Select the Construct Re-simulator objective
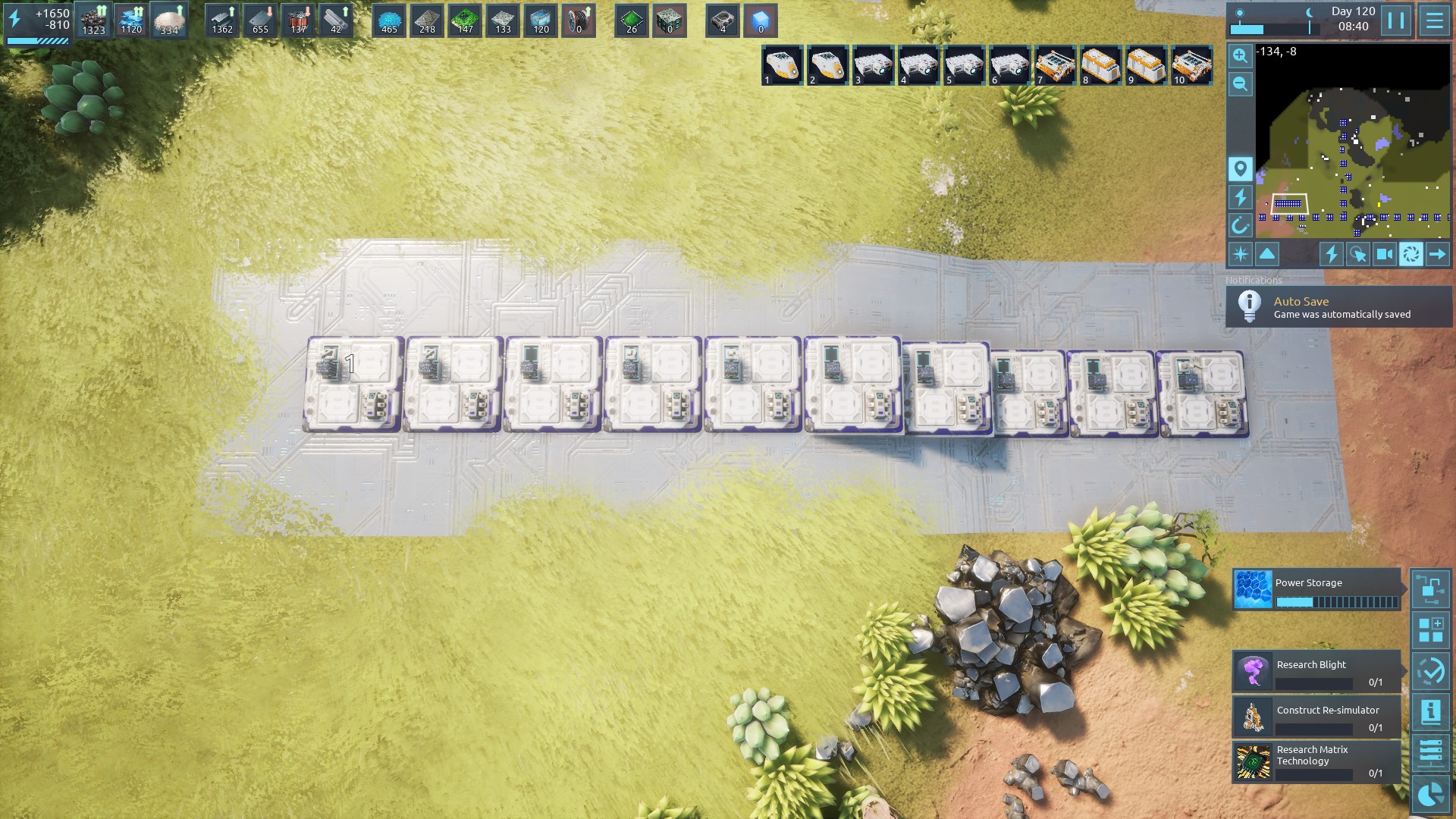 tap(1316, 717)
